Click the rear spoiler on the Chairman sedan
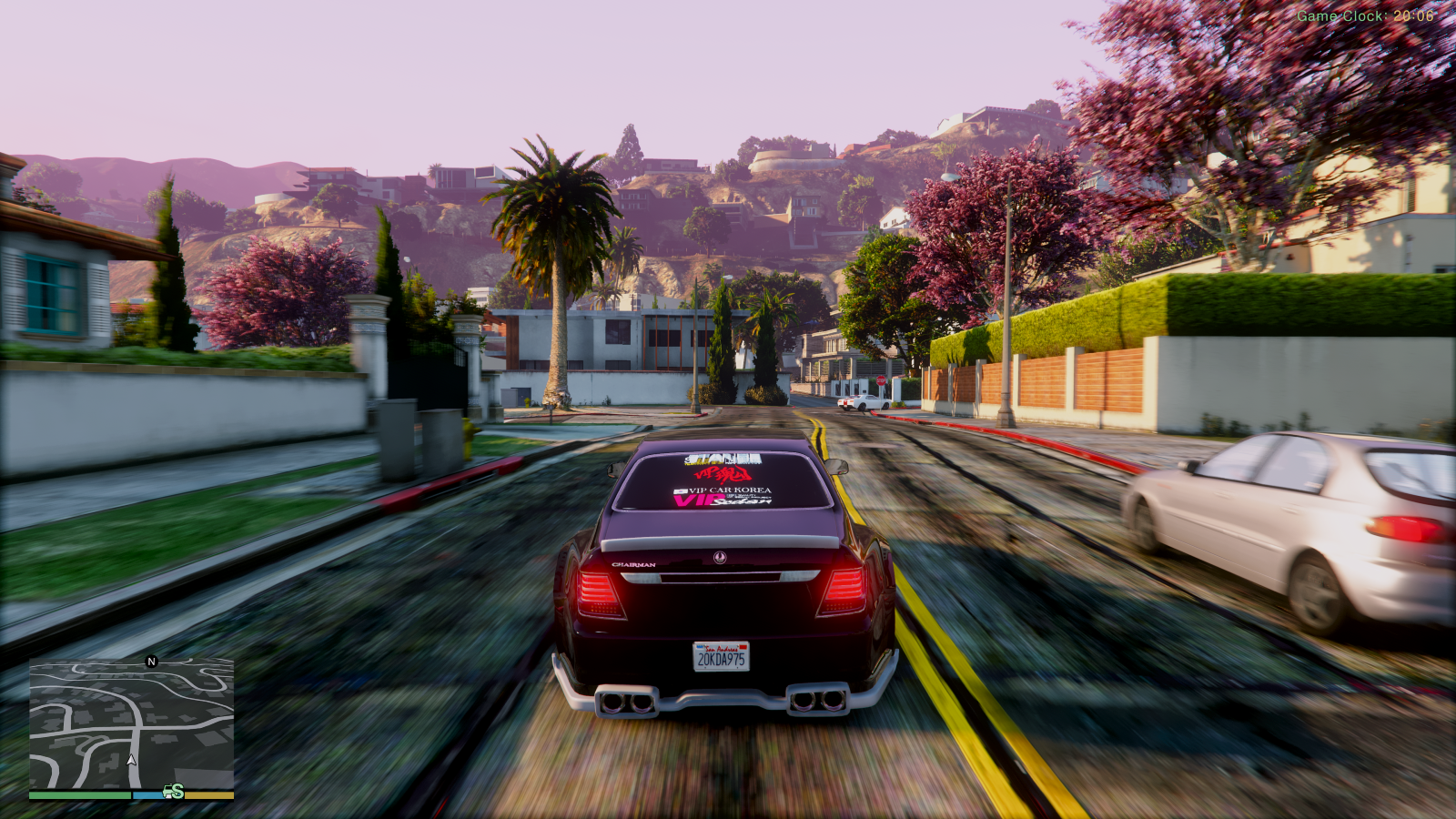1456x819 pixels. (x=718, y=542)
